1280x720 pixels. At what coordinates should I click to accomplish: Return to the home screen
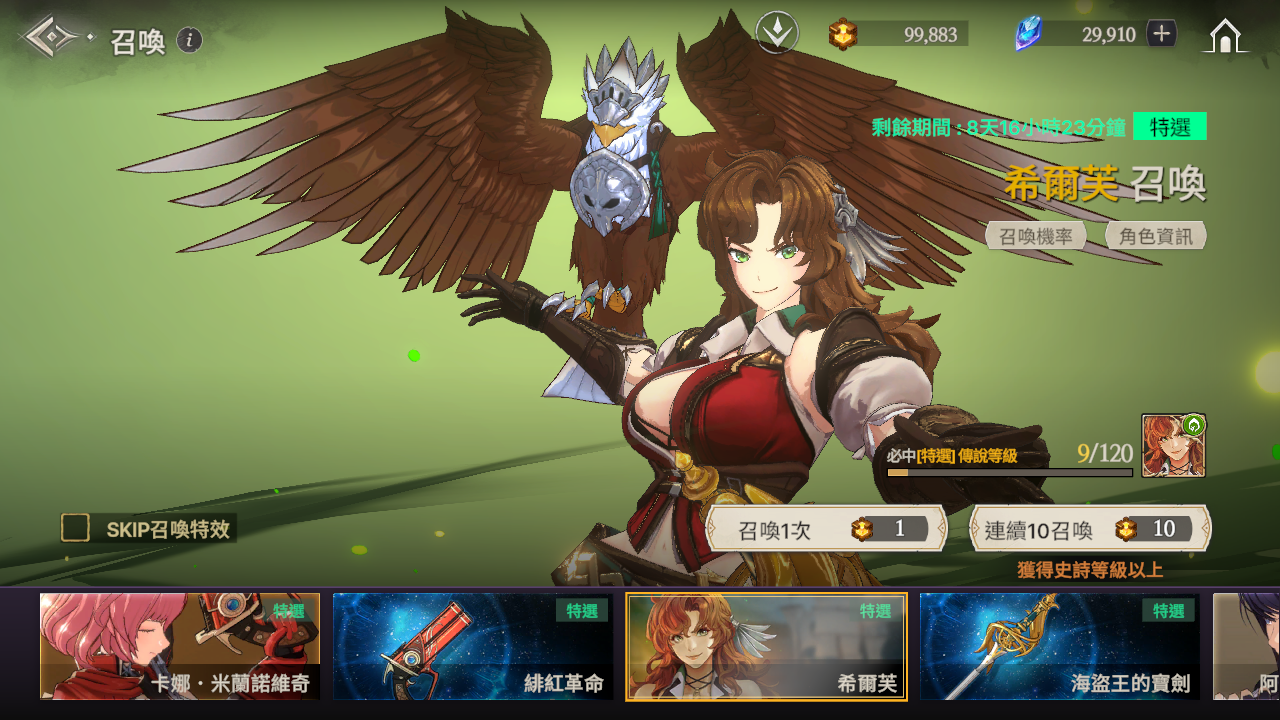(1226, 36)
